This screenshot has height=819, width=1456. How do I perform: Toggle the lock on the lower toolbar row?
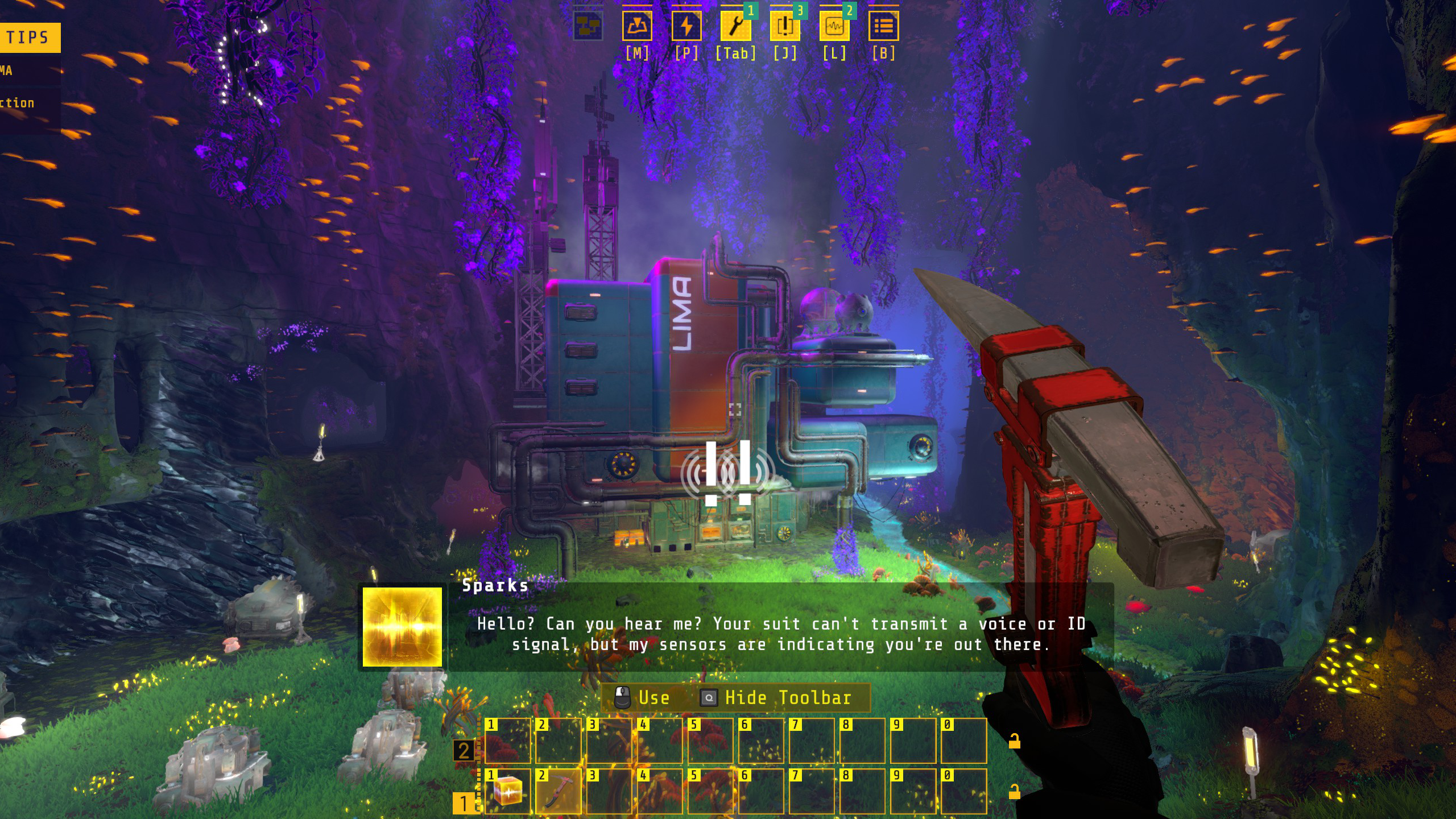click(1014, 792)
